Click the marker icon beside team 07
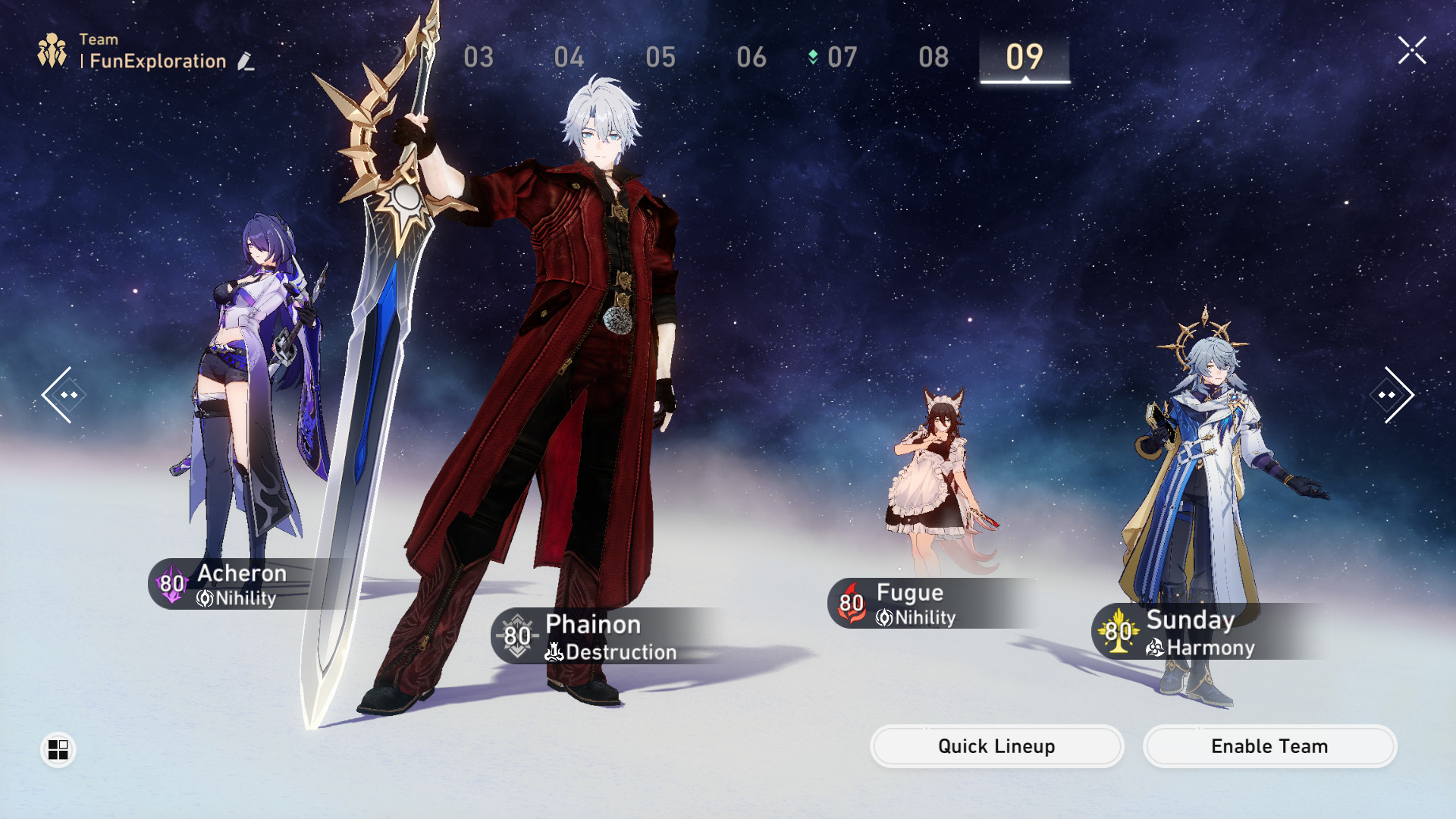Image resolution: width=1456 pixels, height=819 pixels. pos(813,55)
